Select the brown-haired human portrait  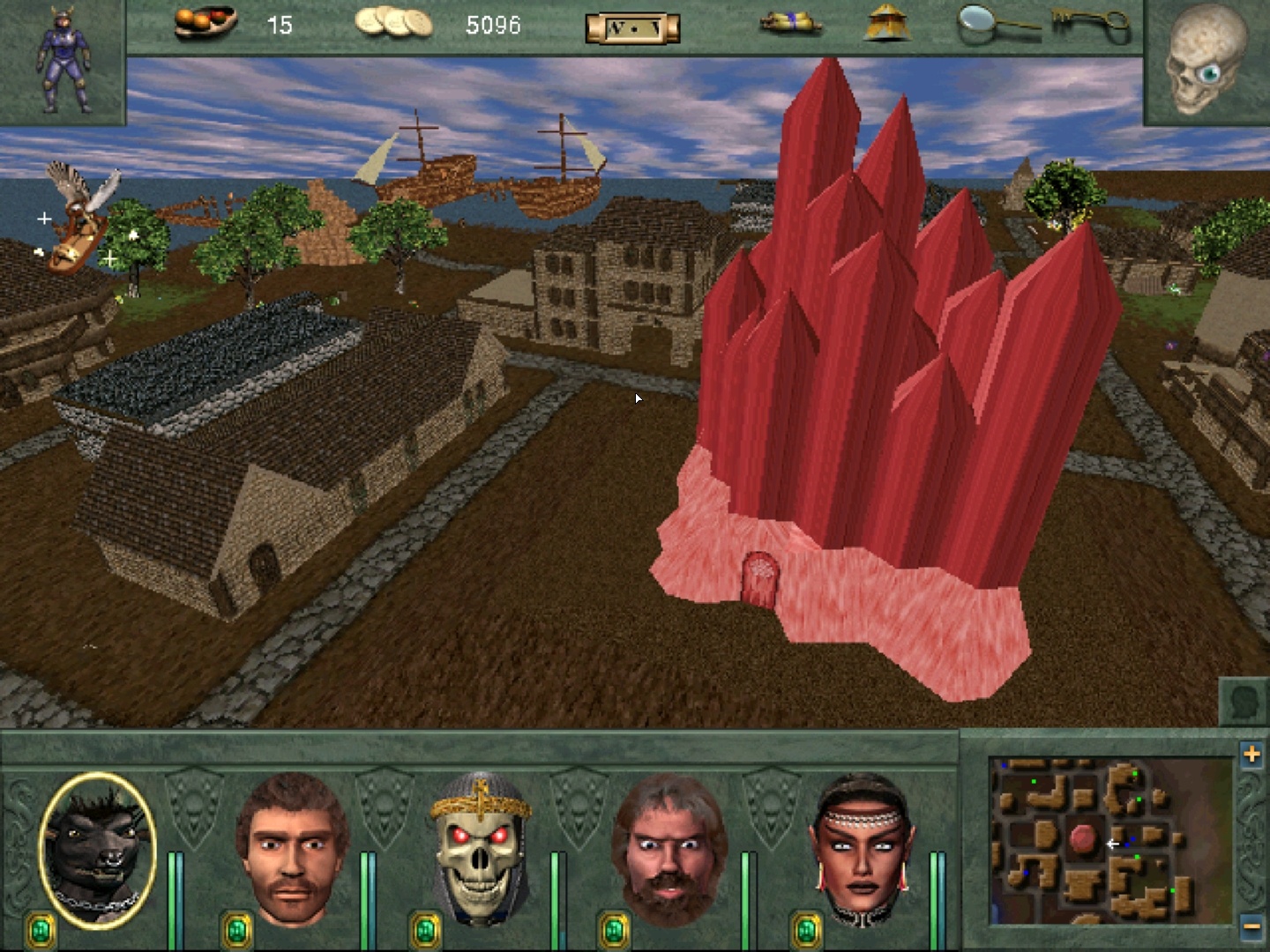pyautogui.click(x=291, y=848)
